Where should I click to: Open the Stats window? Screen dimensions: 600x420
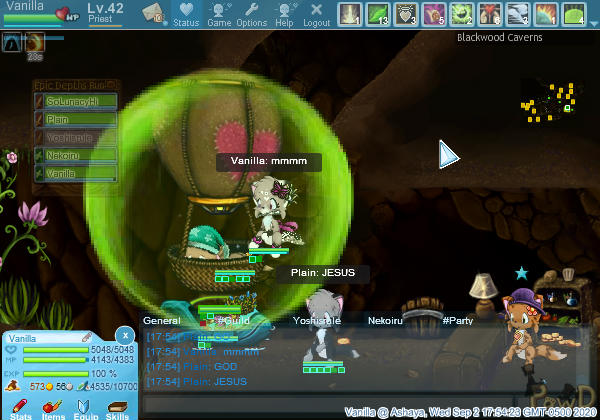(x=21, y=408)
